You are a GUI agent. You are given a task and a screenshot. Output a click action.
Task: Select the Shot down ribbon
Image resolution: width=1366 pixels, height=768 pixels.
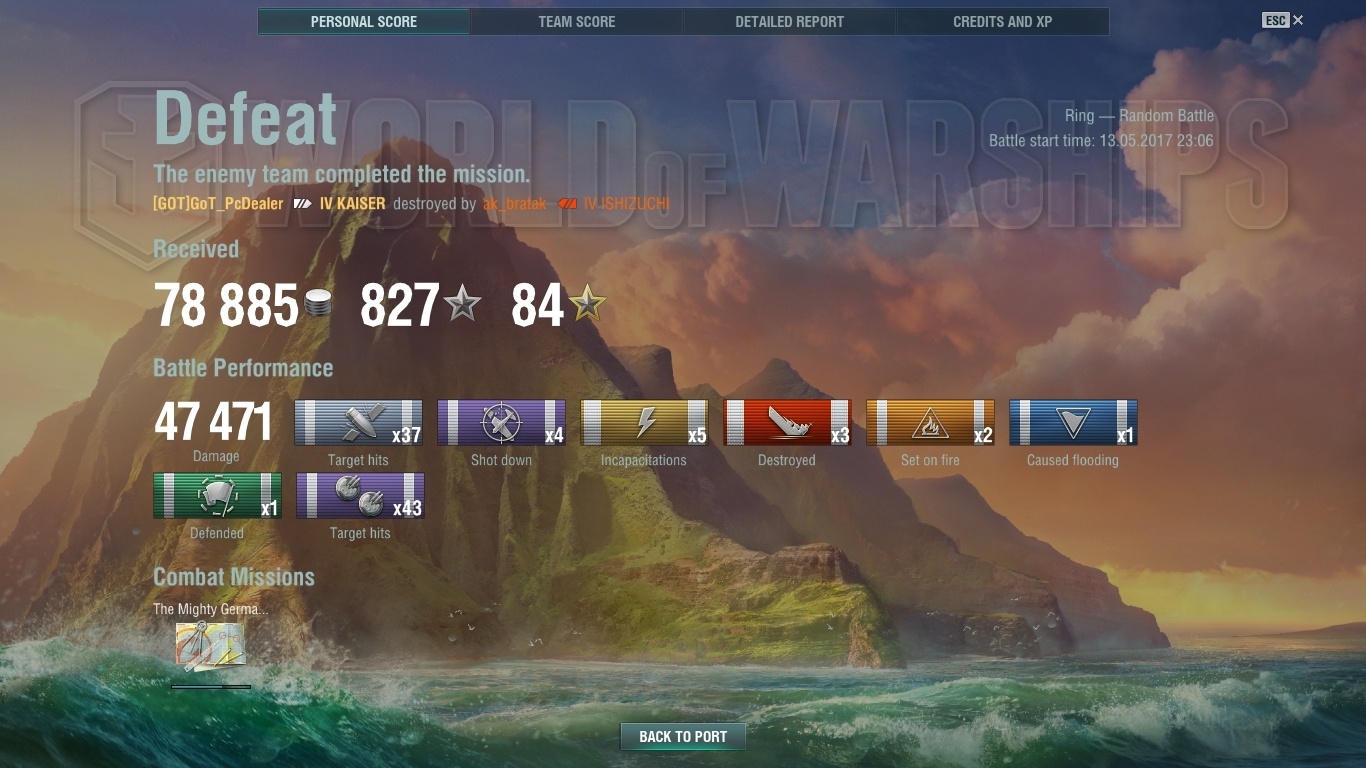(x=501, y=423)
